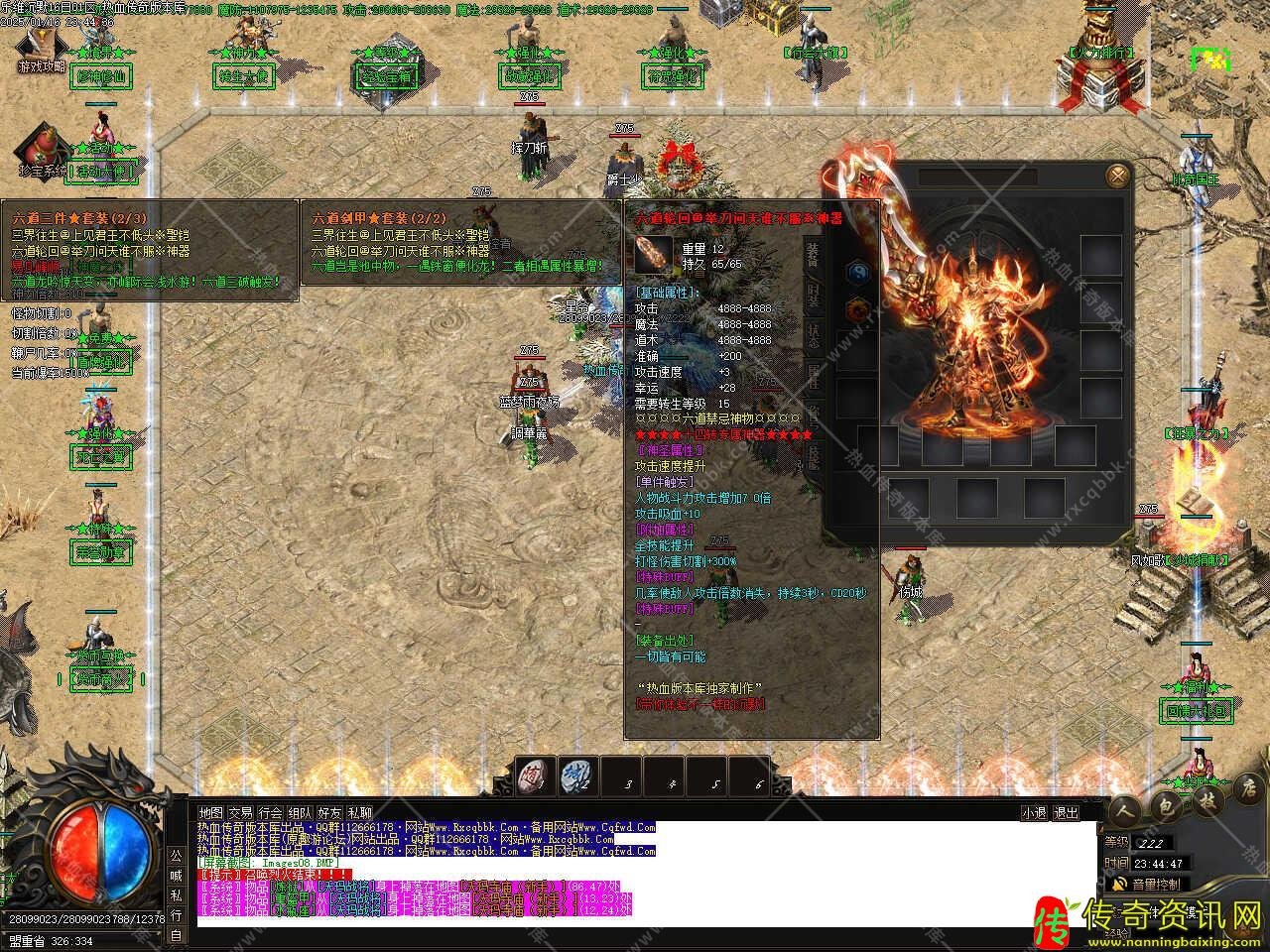Select the yin-yang icon in equipment panel
The image size is (1270, 952).
[x=856, y=273]
